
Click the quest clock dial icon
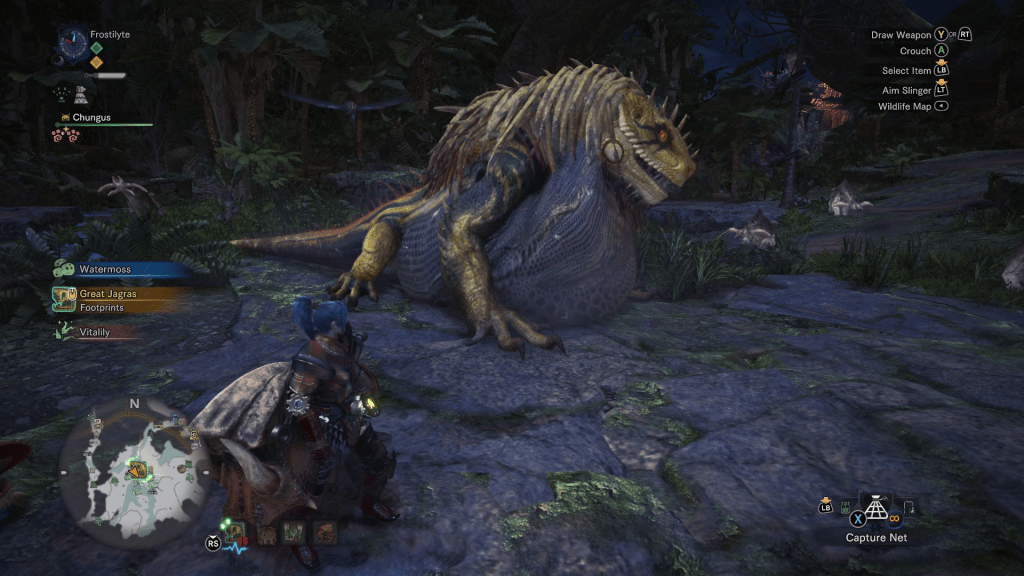[x=73, y=43]
